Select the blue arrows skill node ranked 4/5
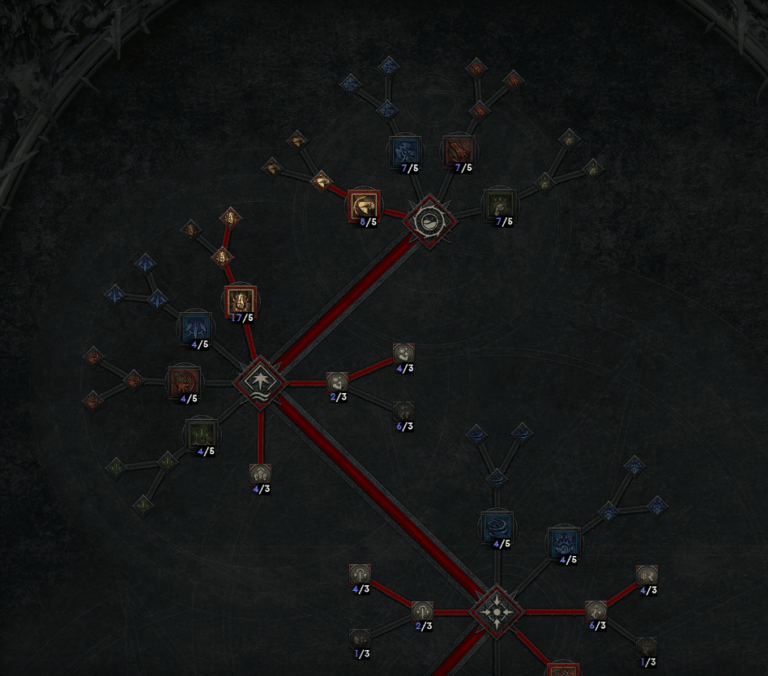 pos(196,328)
